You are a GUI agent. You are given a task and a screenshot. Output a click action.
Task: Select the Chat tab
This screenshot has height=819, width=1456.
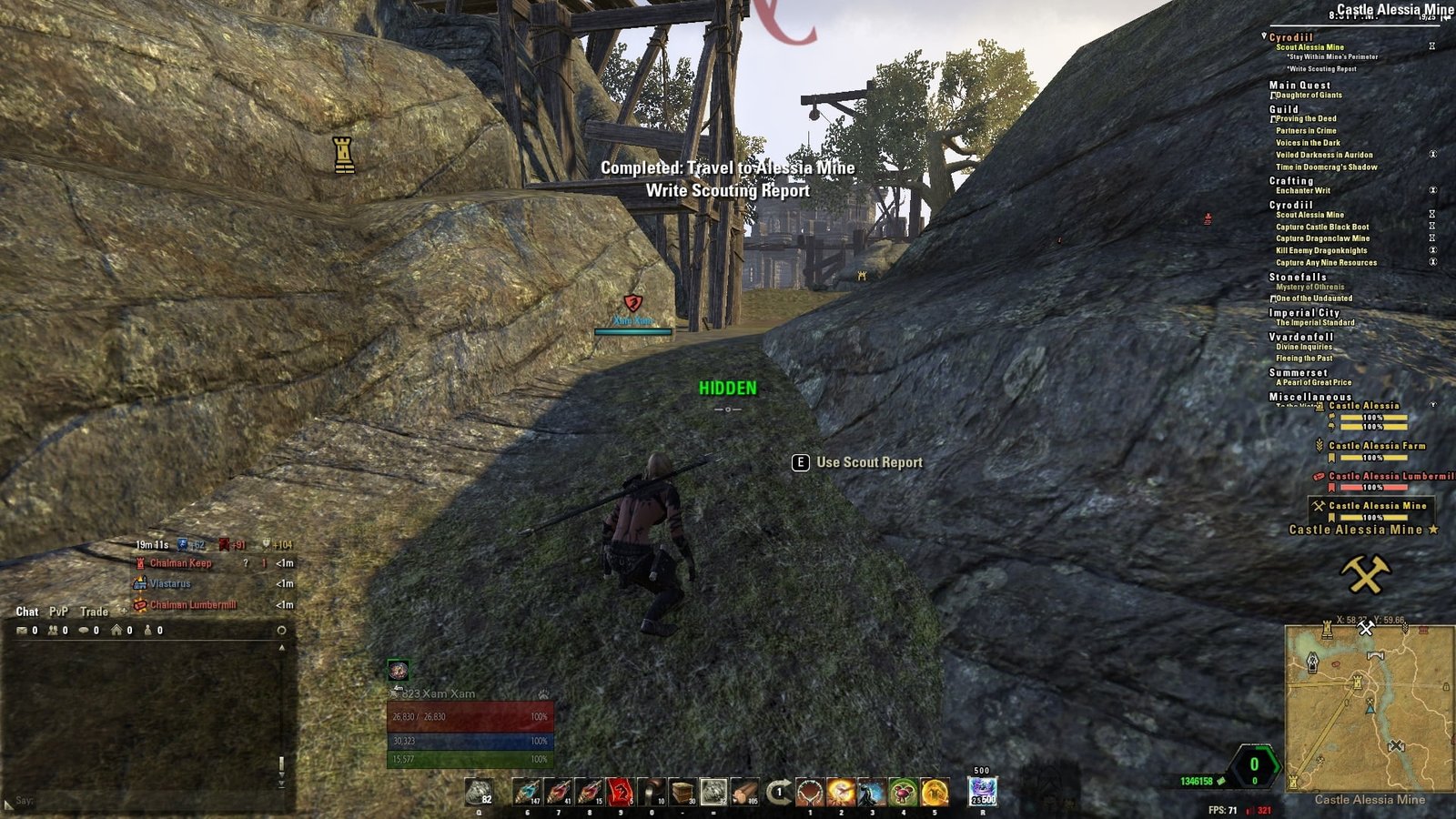click(26, 612)
